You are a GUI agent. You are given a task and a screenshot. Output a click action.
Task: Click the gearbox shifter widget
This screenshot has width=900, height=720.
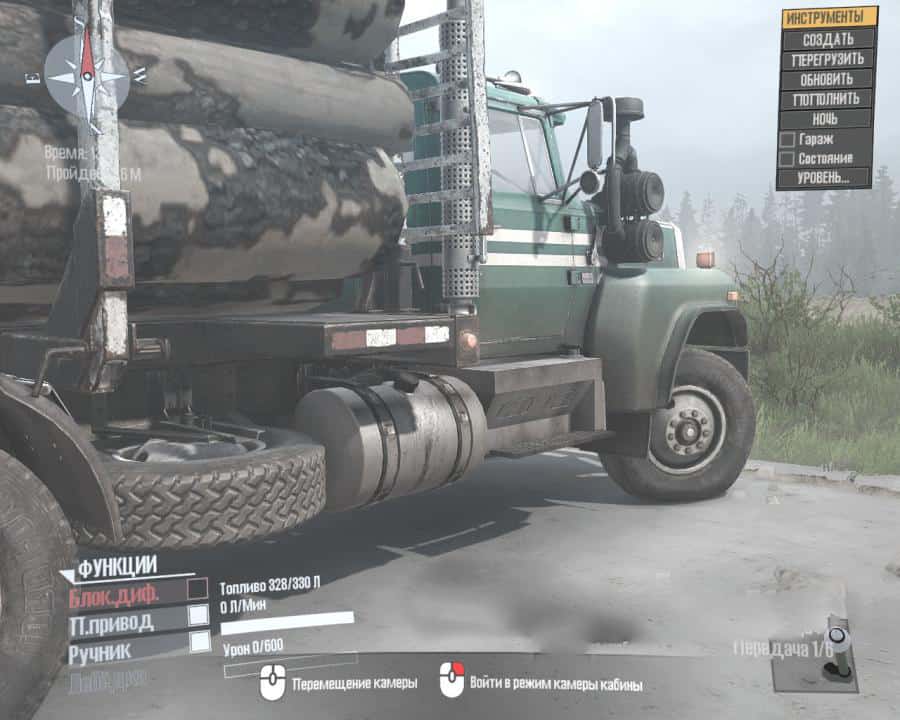click(x=836, y=648)
